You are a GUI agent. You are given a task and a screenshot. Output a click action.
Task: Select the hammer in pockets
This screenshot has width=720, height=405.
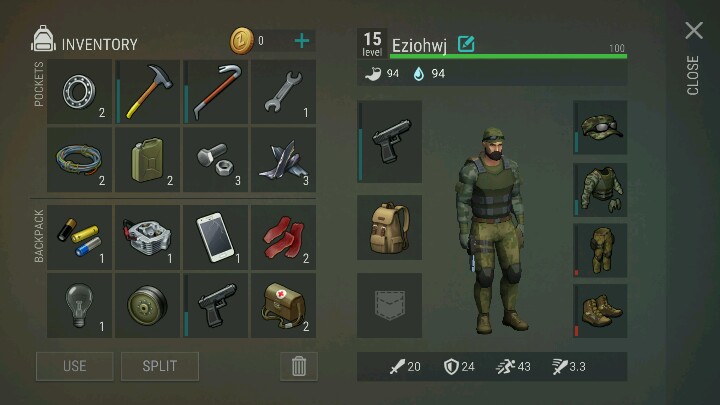(148, 92)
